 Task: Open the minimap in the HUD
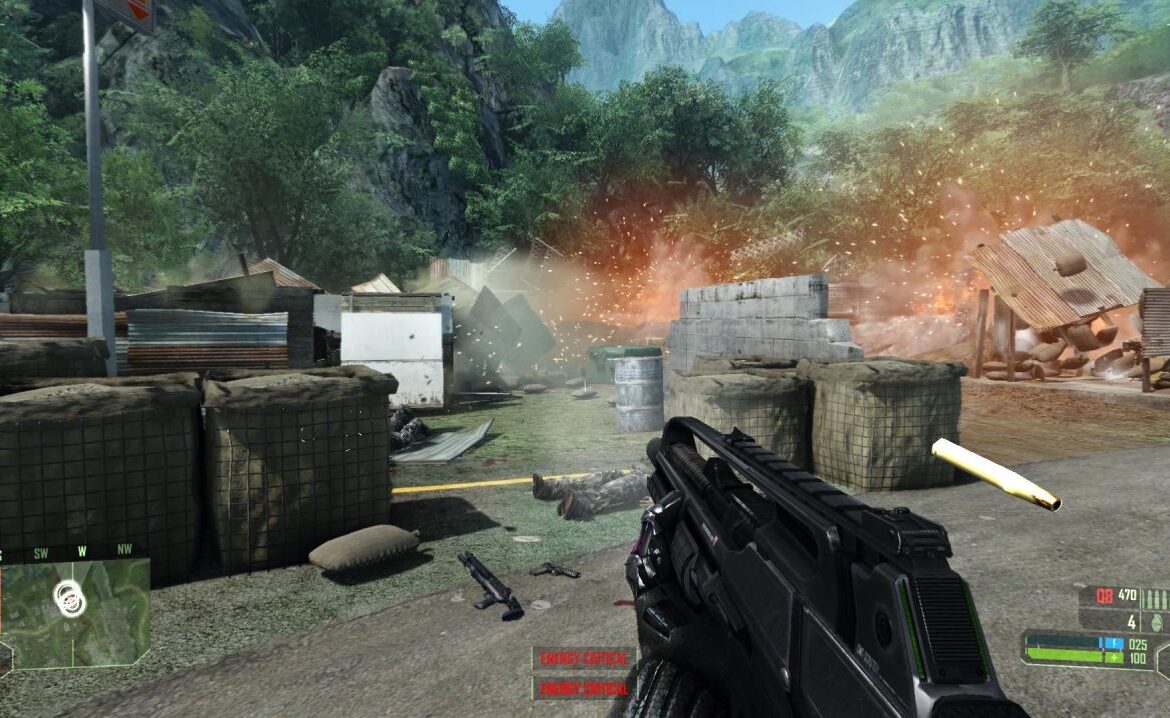pos(76,611)
